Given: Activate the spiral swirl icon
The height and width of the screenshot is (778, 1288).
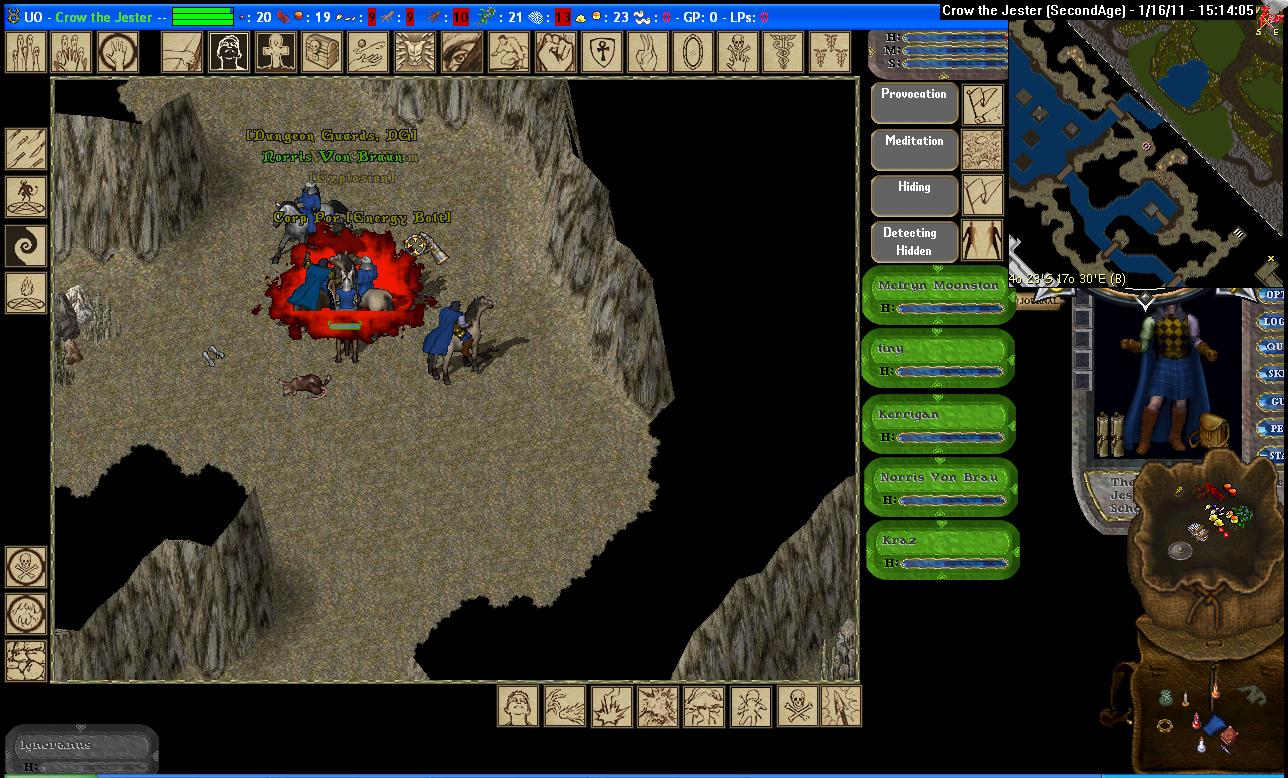Looking at the screenshot, I should click(x=26, y=245).
